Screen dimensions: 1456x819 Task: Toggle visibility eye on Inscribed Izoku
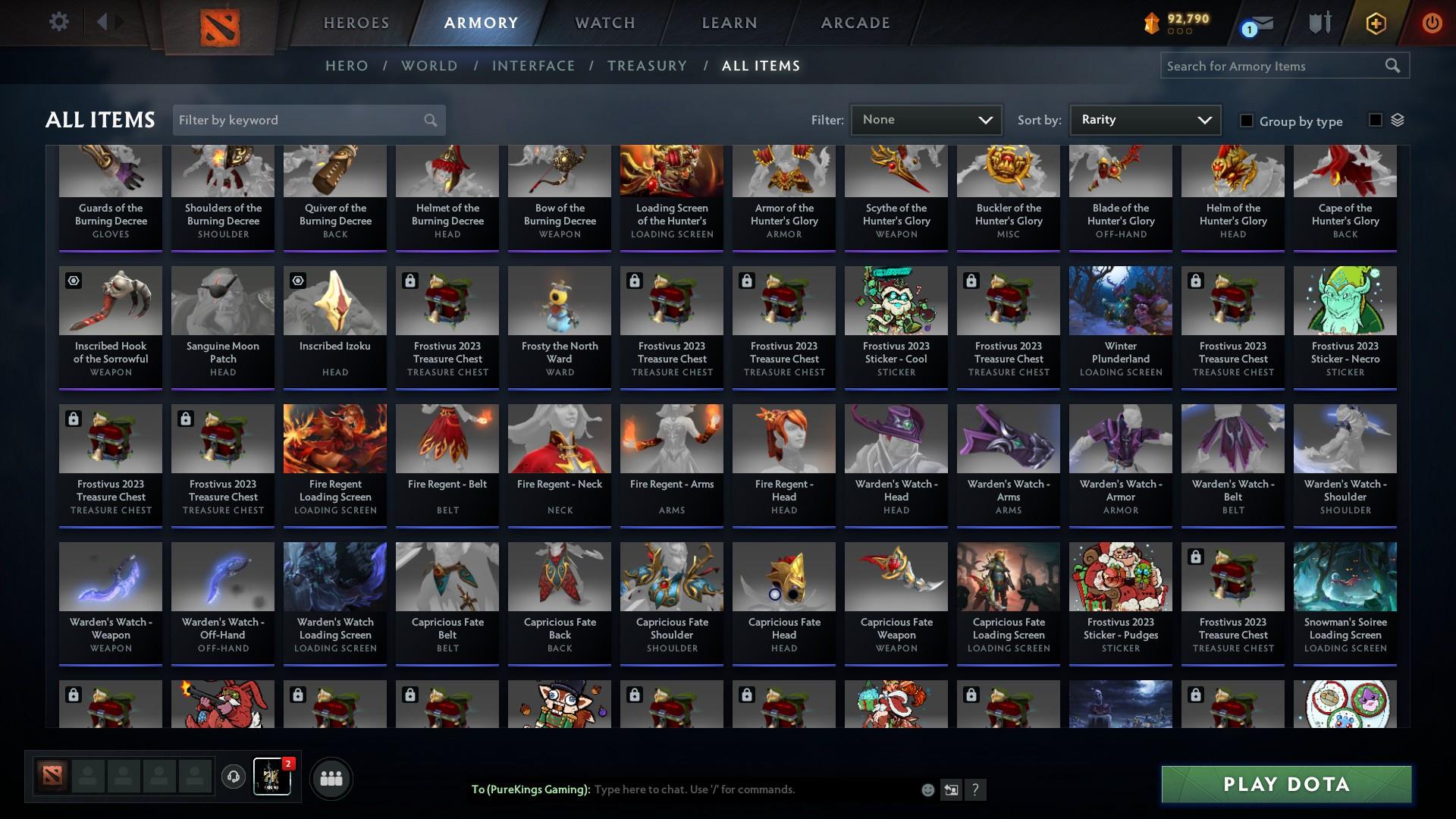click(298, 281)
